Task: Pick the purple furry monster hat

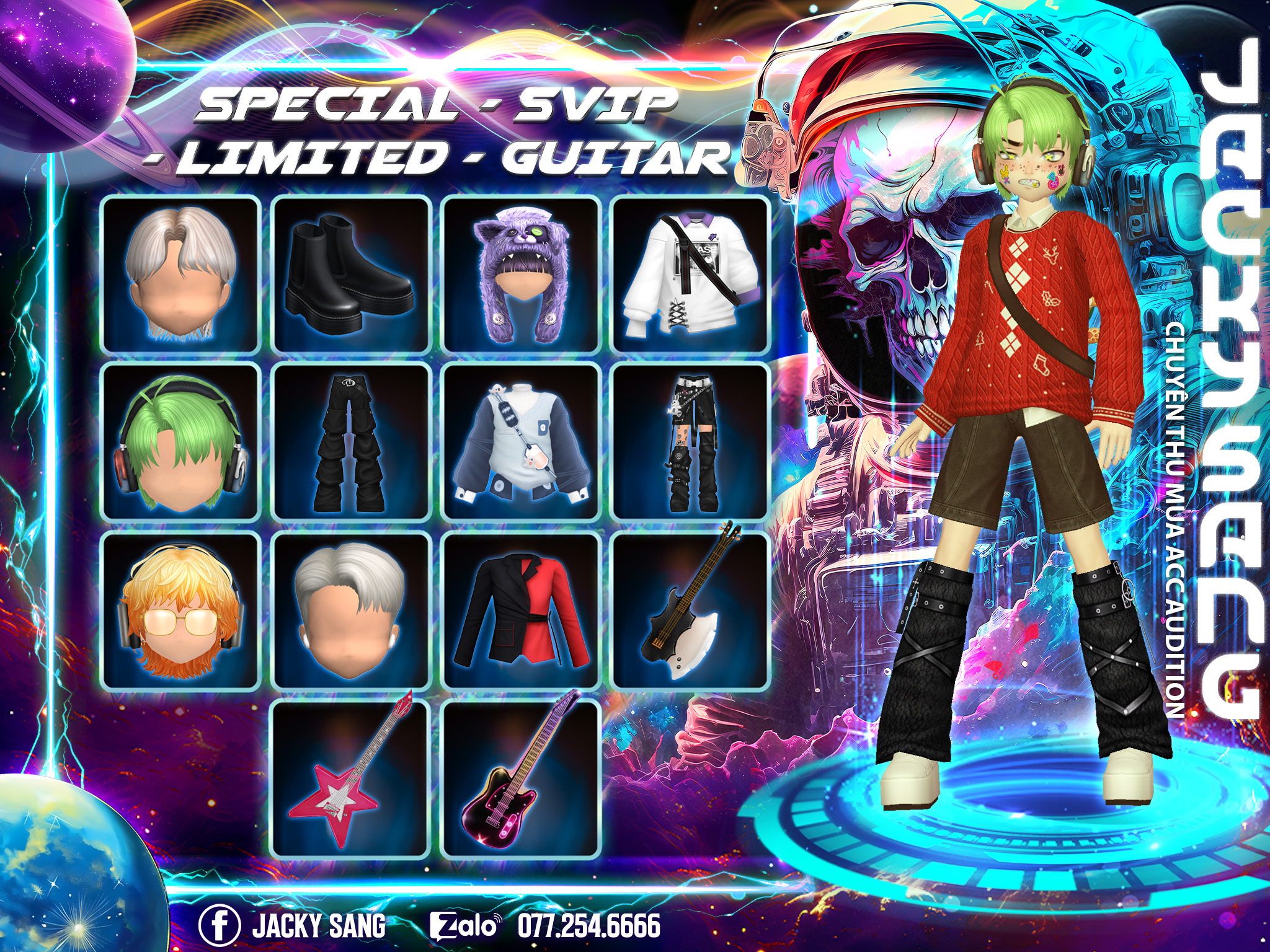Action: tap(521, 274)
